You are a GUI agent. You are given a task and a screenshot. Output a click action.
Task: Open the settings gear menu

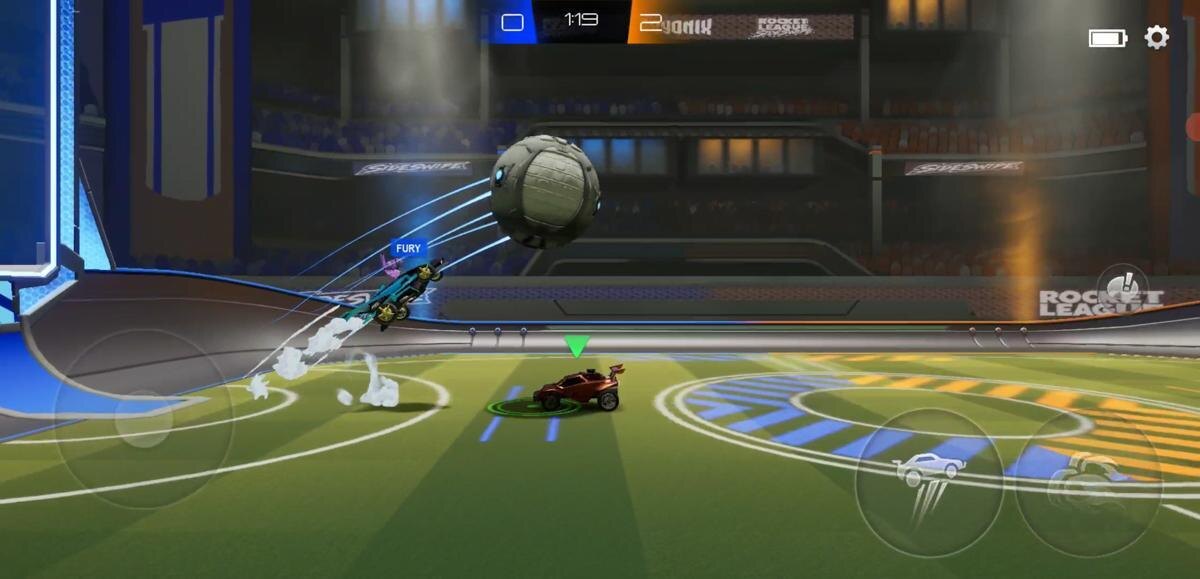coord(1156,38)
